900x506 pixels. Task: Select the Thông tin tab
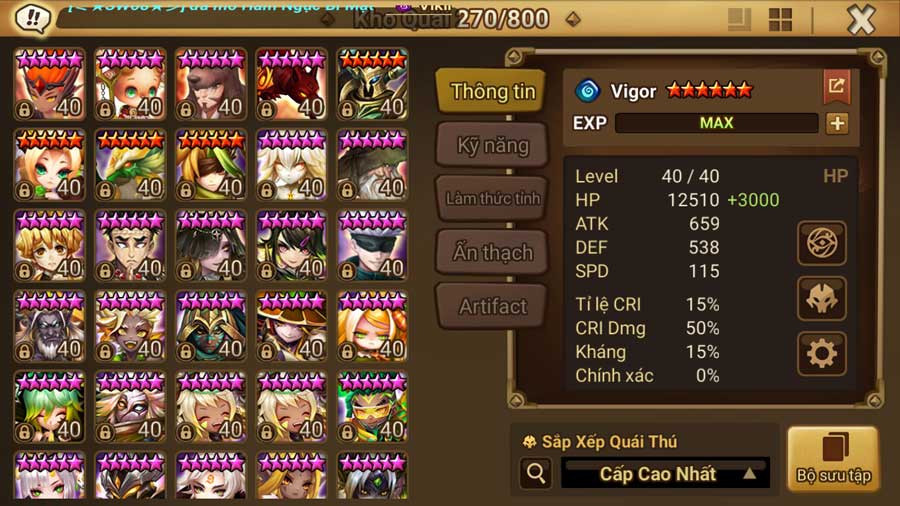(492, 92)
